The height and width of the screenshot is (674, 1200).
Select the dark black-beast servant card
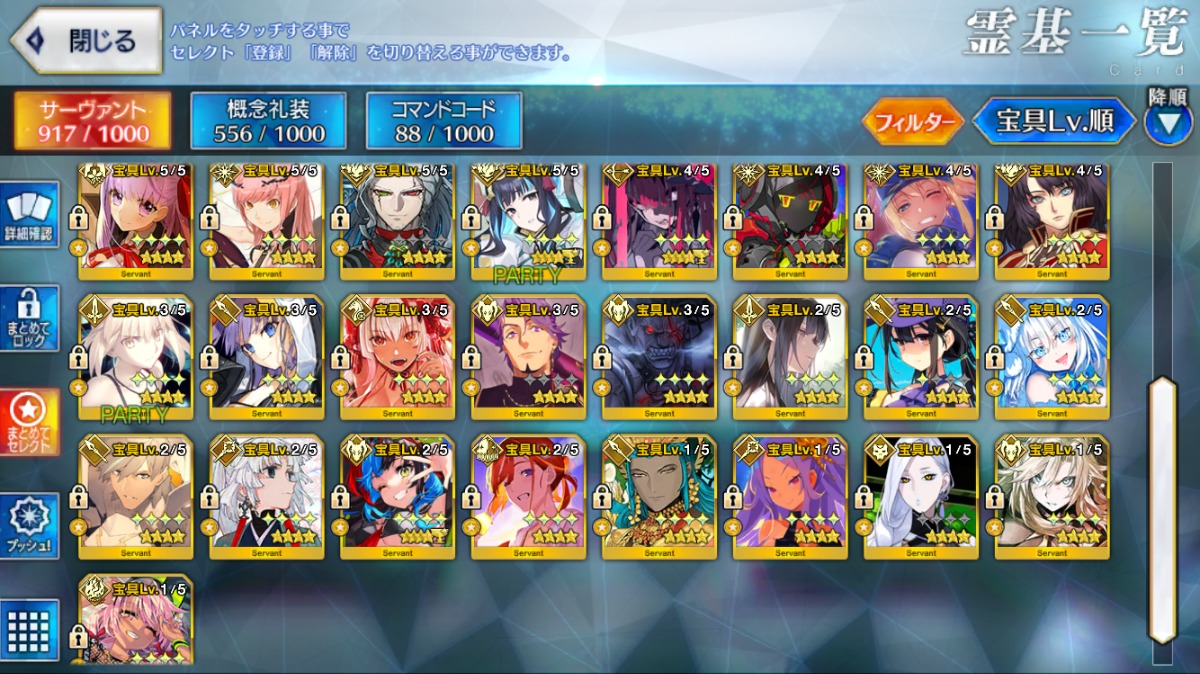point(659,355)
